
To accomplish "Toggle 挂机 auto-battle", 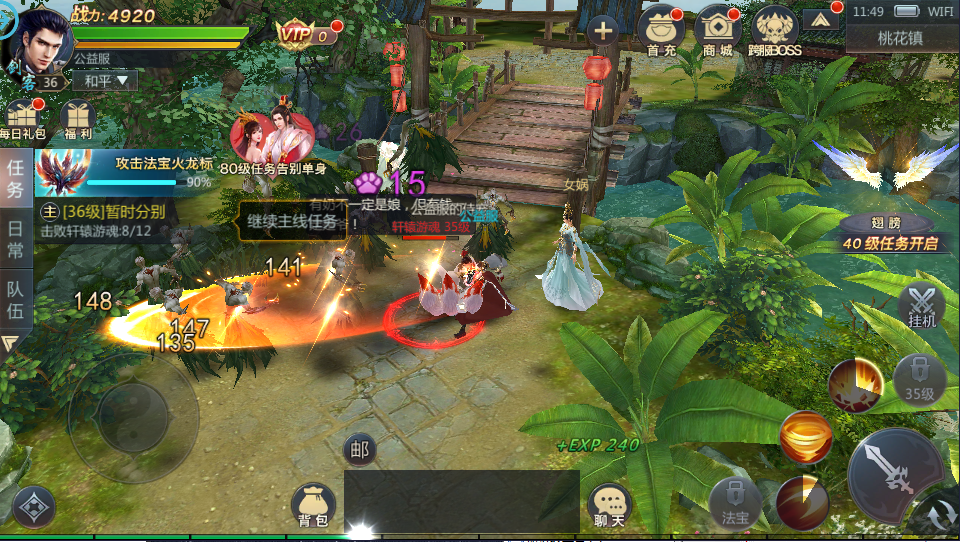I will point(922,306).
